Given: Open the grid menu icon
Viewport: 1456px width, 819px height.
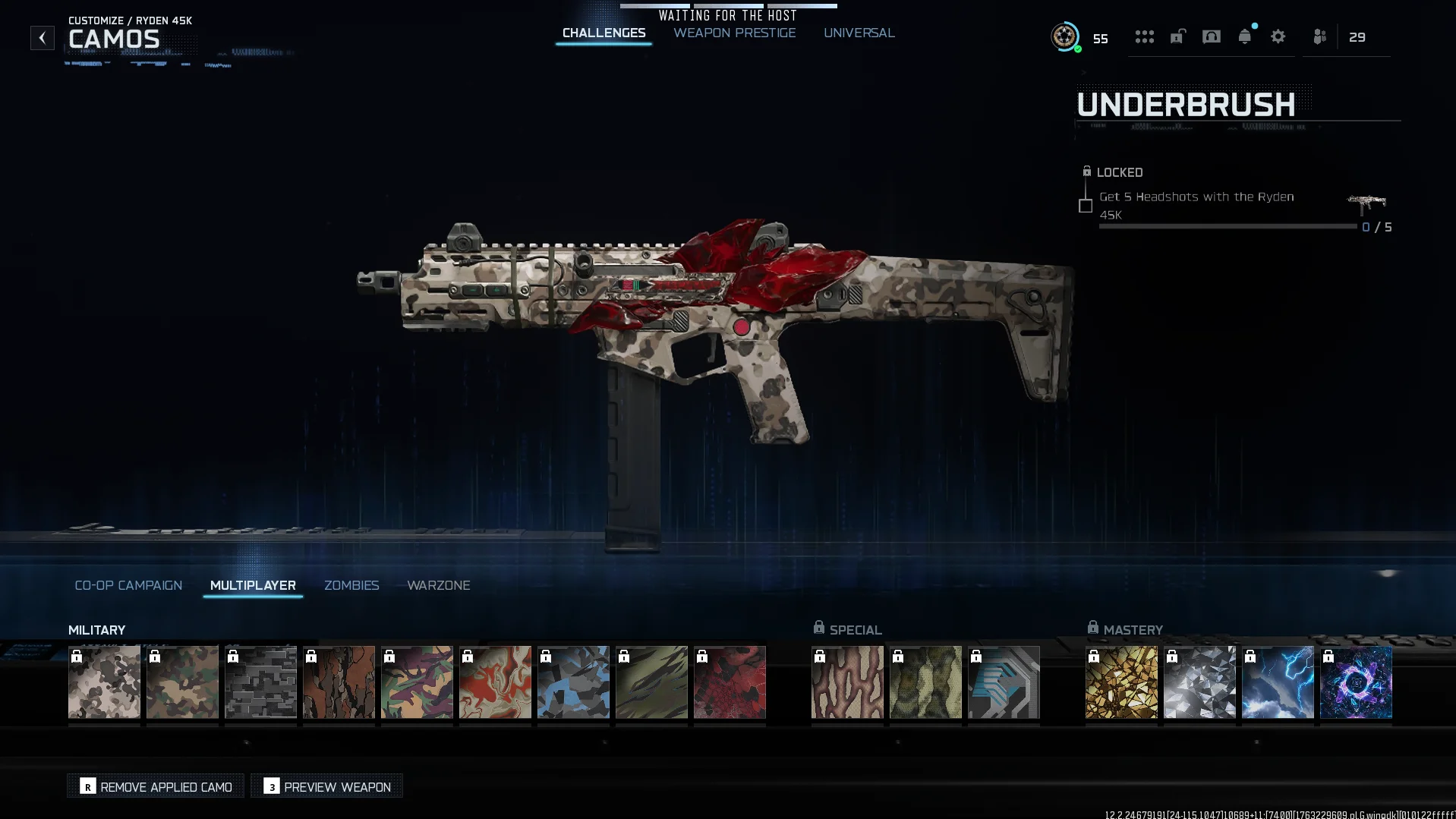Looking at the screenshot, I should coord(1144,36).
